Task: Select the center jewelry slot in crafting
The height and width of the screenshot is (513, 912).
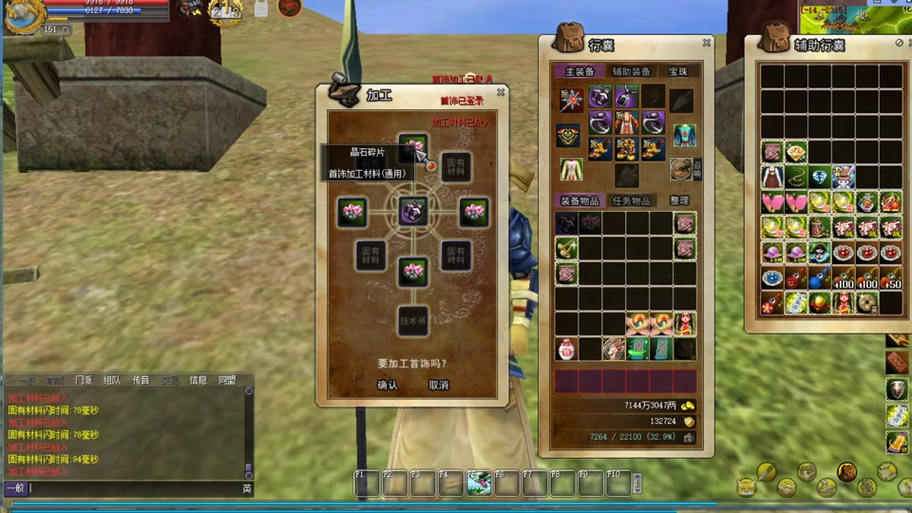Action: (413, 212)
